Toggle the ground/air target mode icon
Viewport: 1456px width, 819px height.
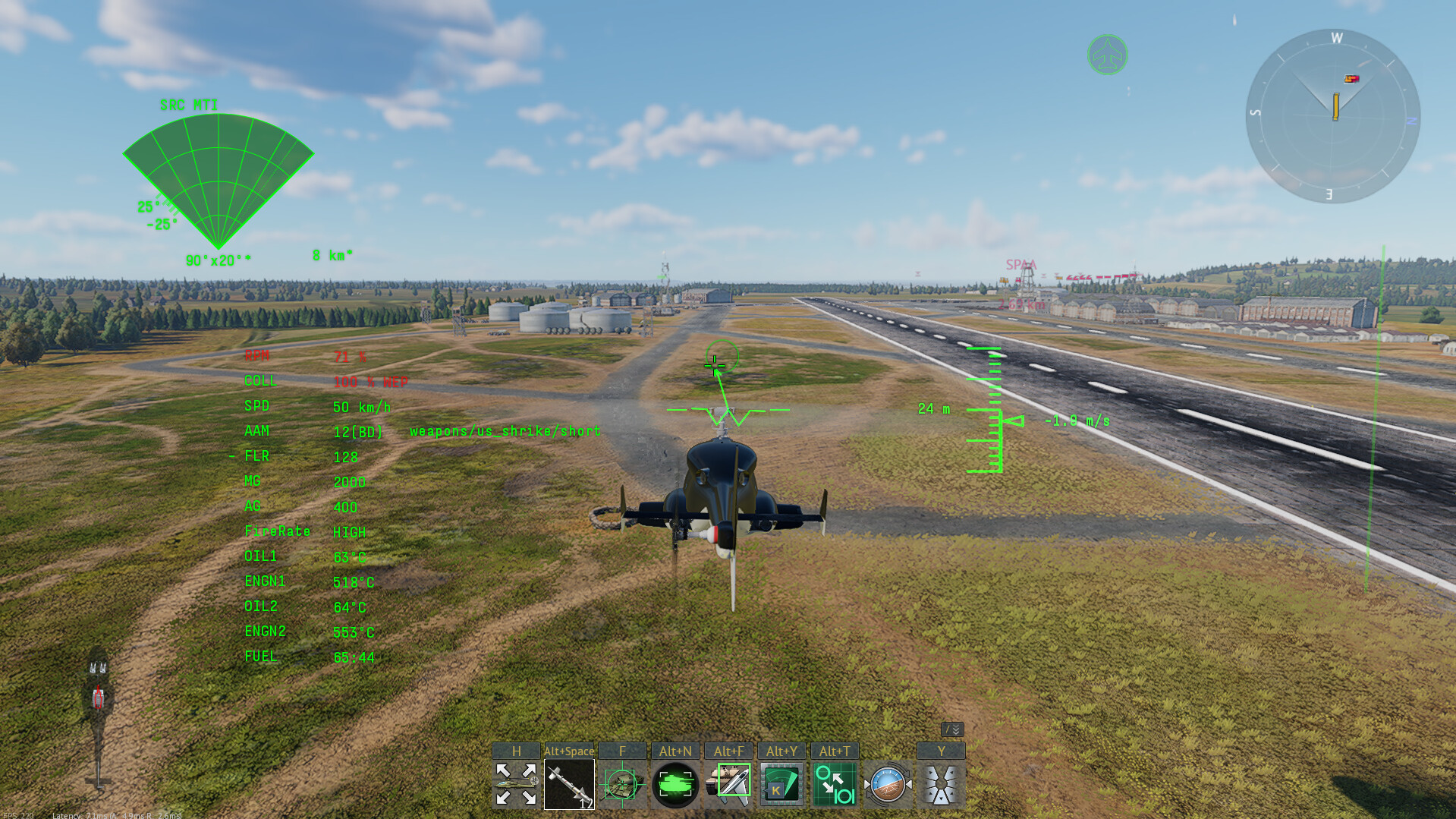[728, 784]
